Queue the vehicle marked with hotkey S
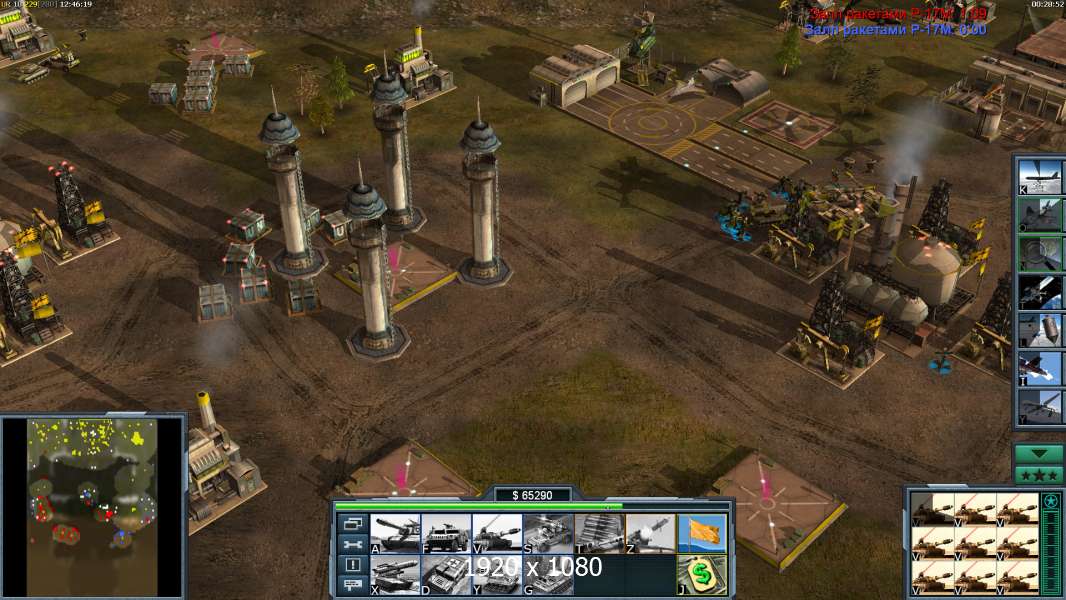 click(x=548, y=533)
